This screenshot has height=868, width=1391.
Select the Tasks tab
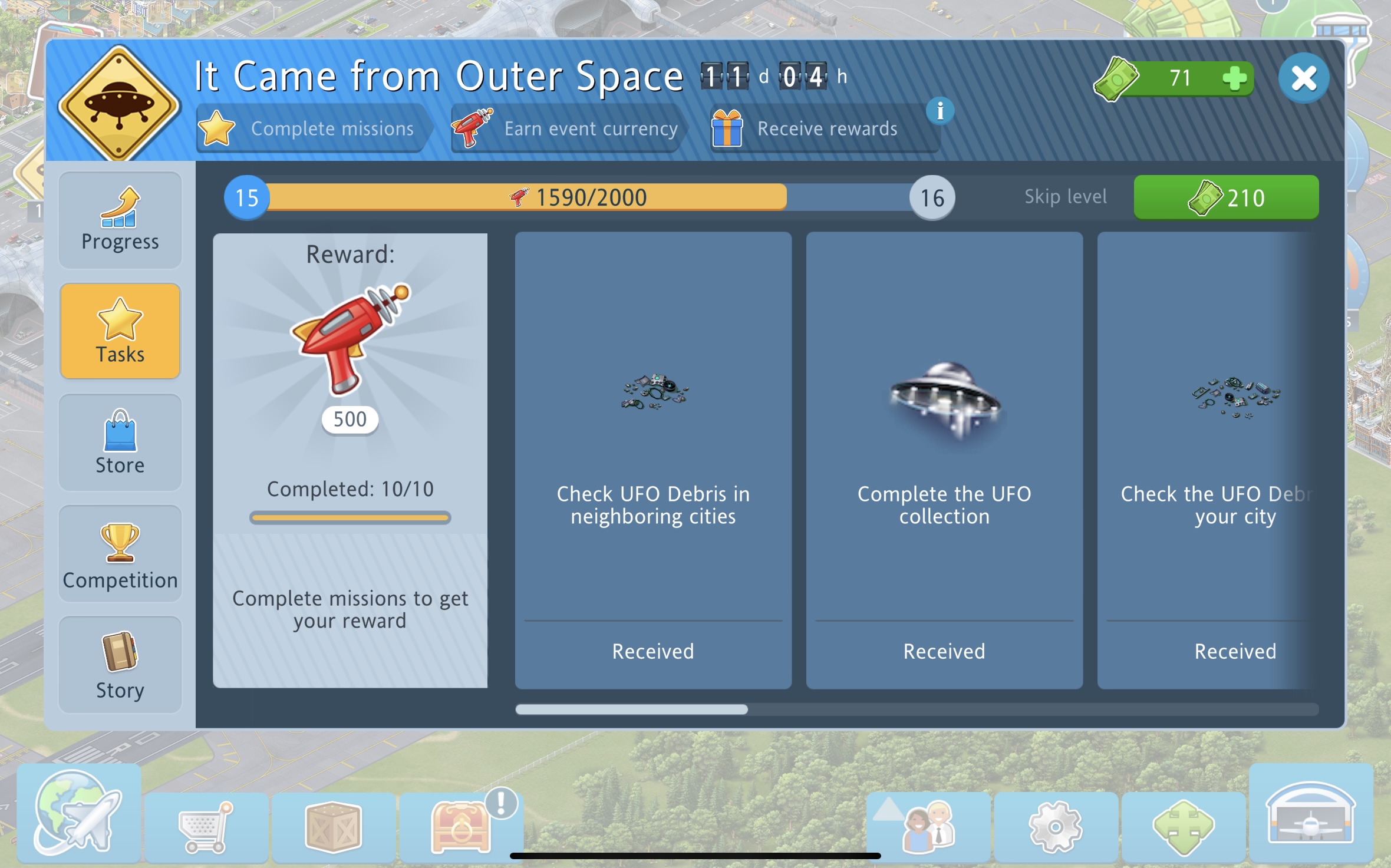click(120, 331)
